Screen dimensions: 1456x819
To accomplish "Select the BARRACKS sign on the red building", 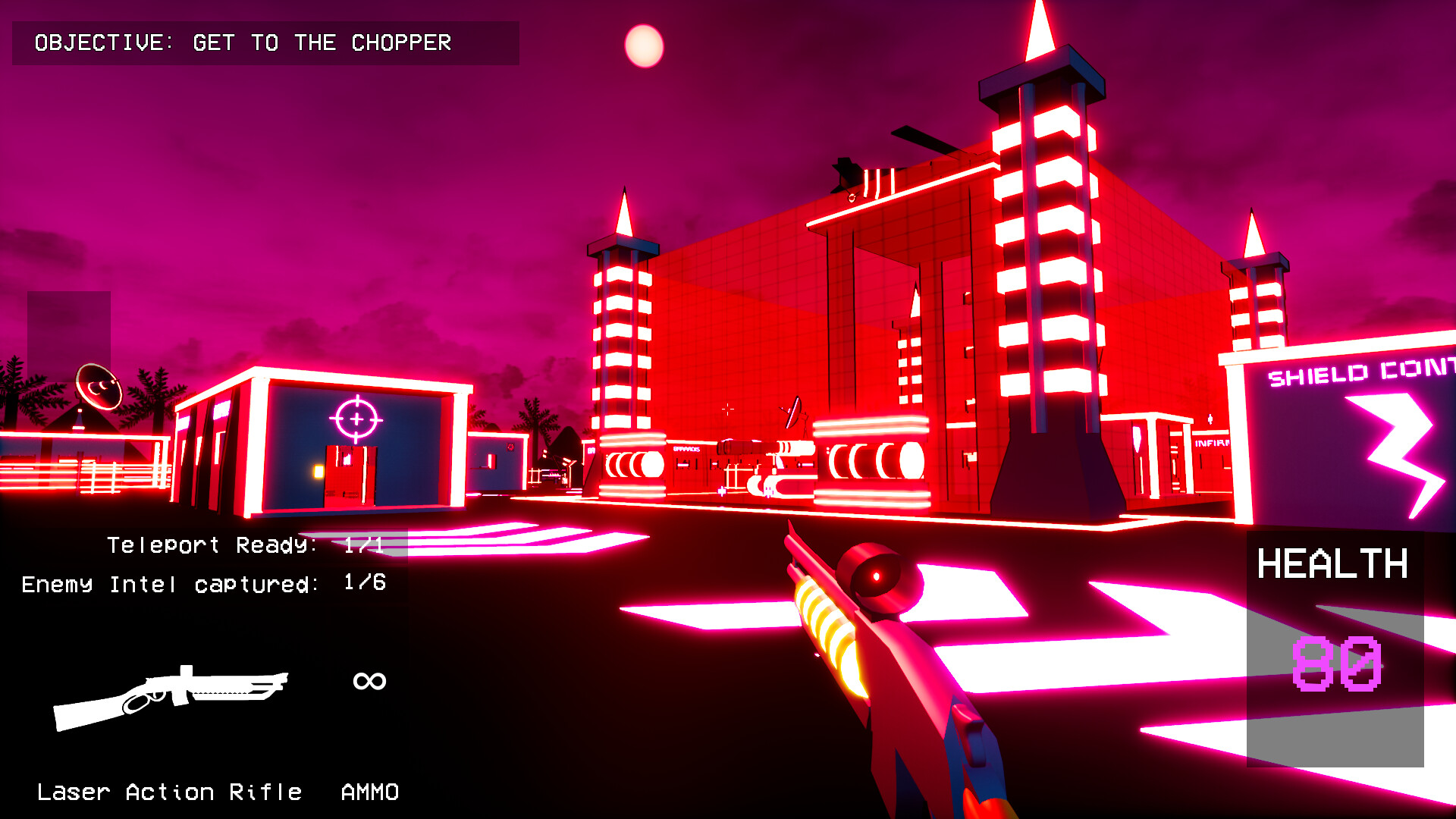I will (x=686, y=449).
